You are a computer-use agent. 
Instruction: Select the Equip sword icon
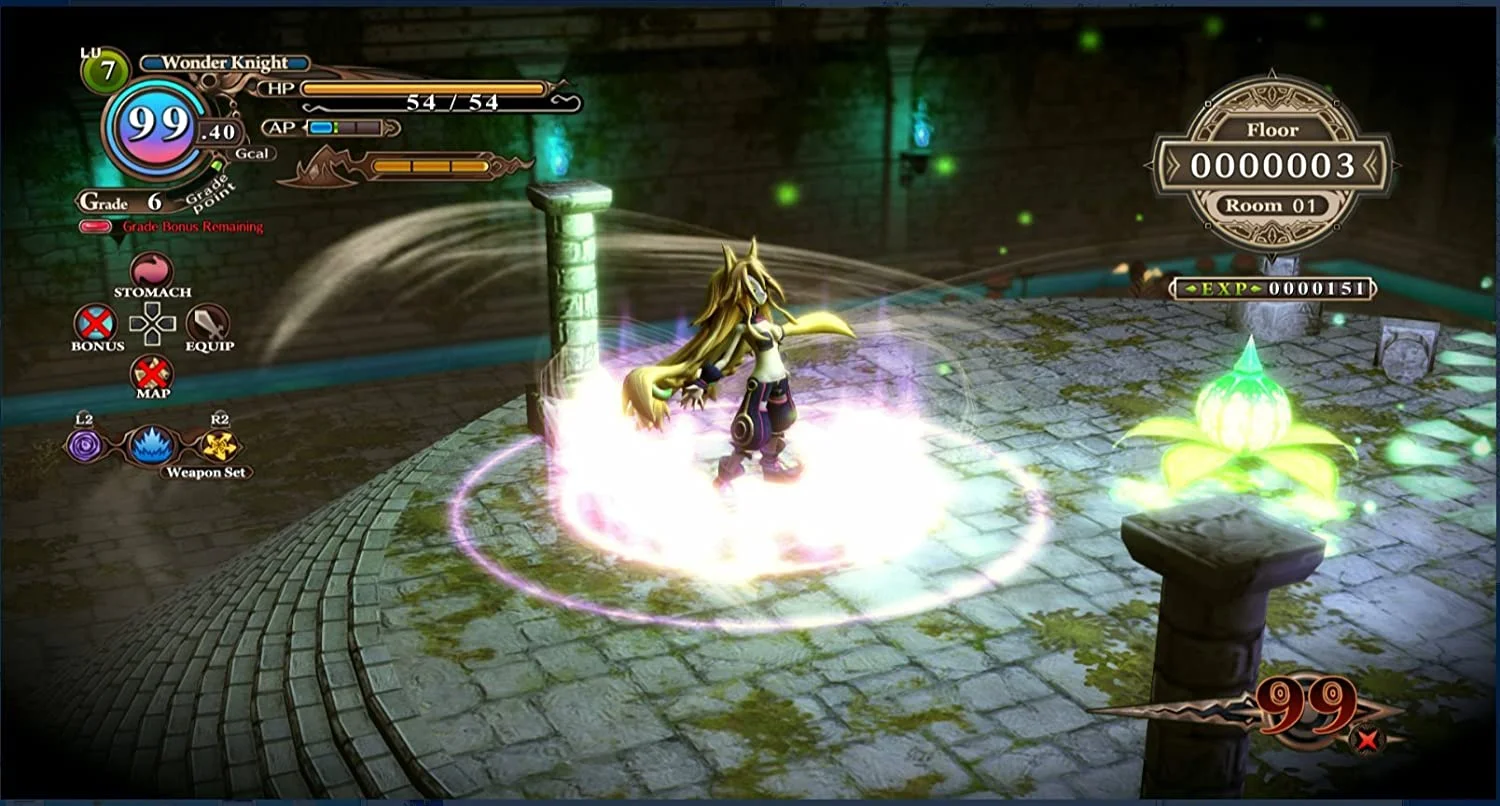pyautogui.click(x=210, y=325)
